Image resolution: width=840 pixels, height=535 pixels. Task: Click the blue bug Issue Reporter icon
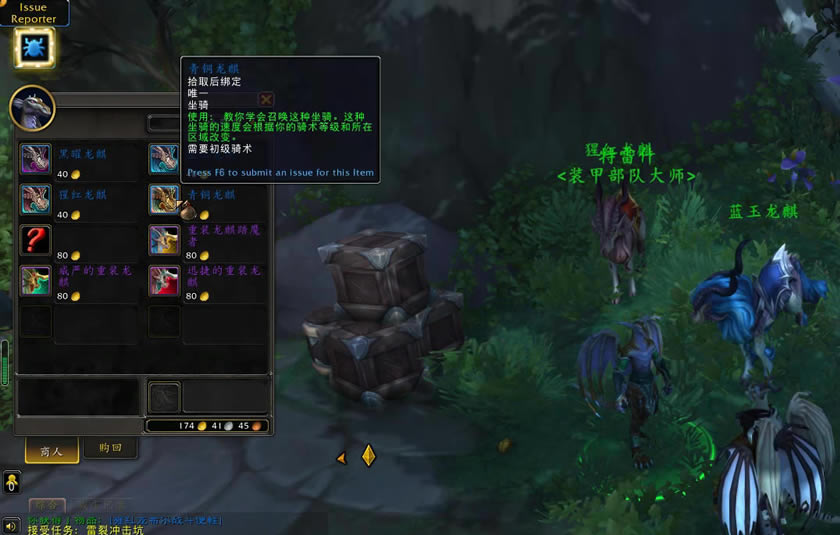point(34,47)
